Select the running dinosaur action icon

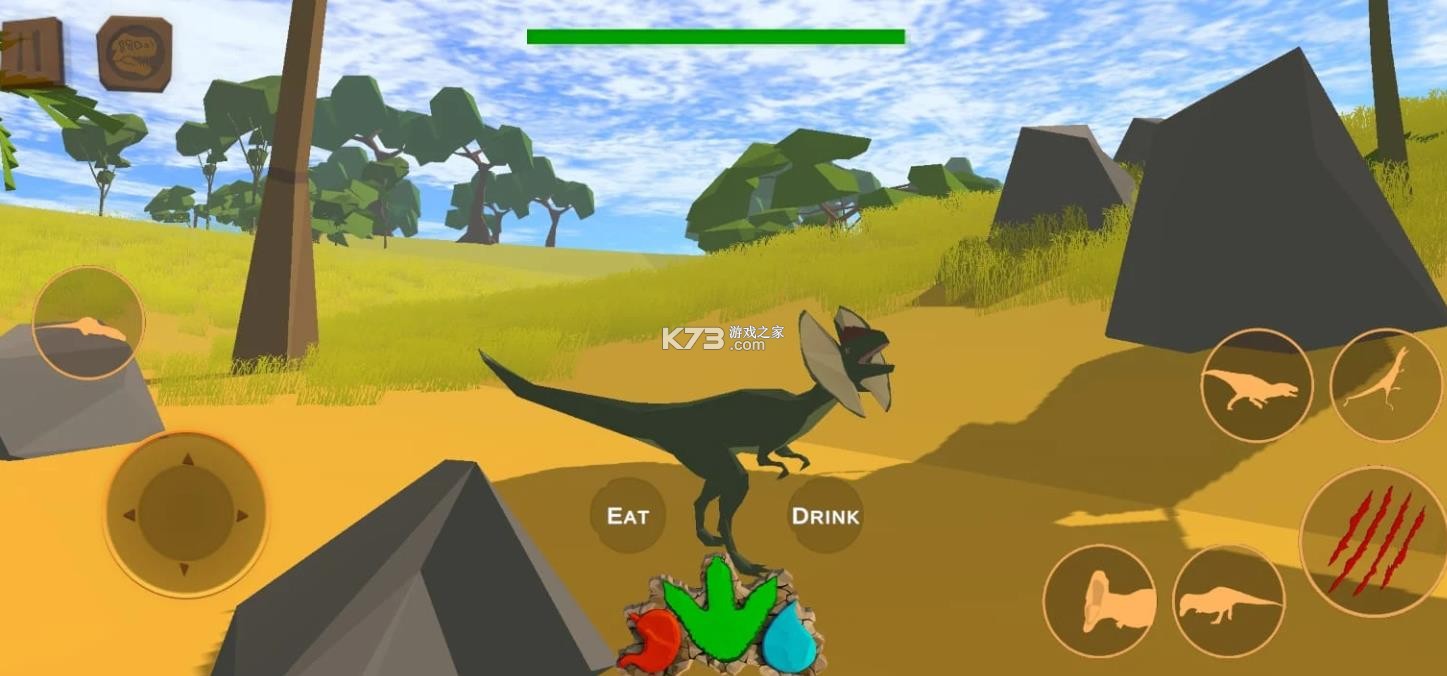(x=1256, y=386)
